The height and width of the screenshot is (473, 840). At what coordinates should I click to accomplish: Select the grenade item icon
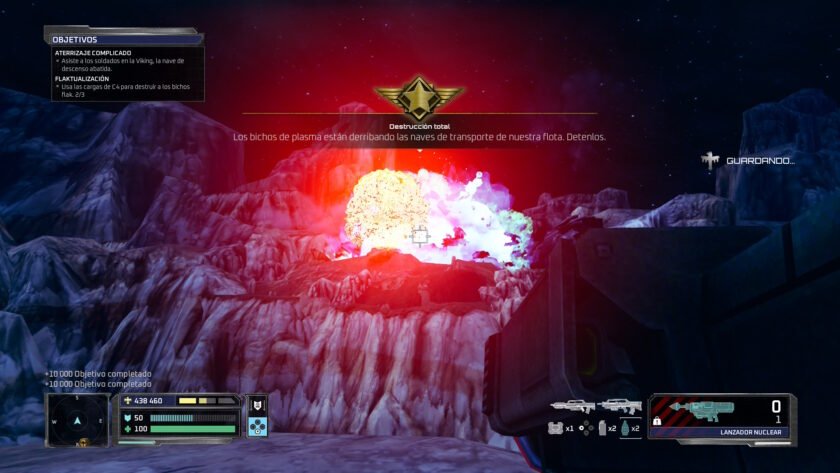coord(625,428)
